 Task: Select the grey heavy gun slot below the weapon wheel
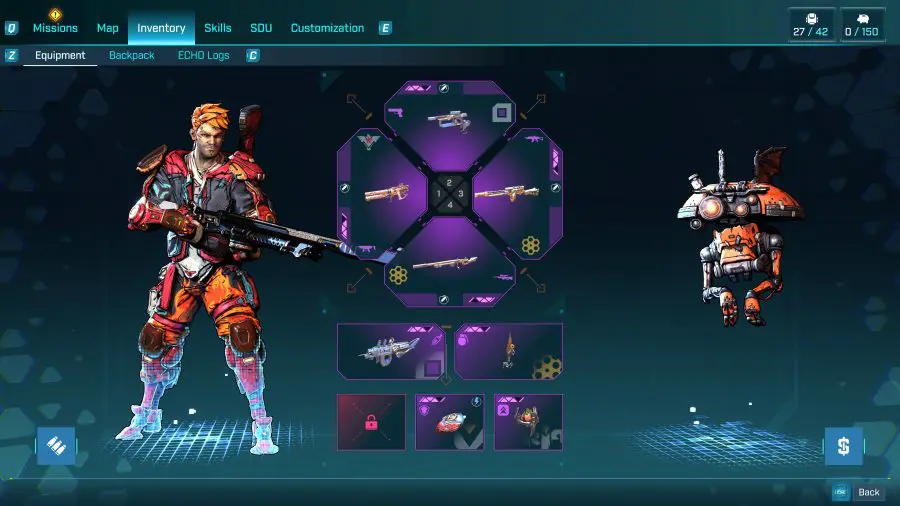[x=391, y=351]
